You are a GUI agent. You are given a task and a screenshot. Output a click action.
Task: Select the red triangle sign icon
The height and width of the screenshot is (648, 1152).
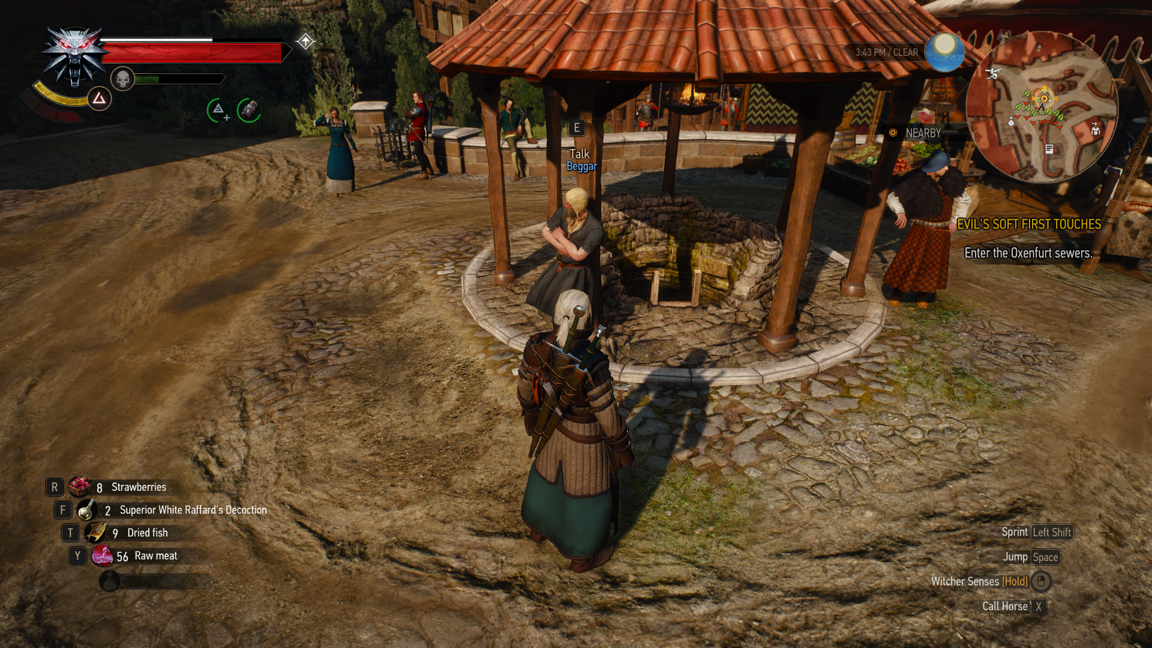tap(99, 98)
